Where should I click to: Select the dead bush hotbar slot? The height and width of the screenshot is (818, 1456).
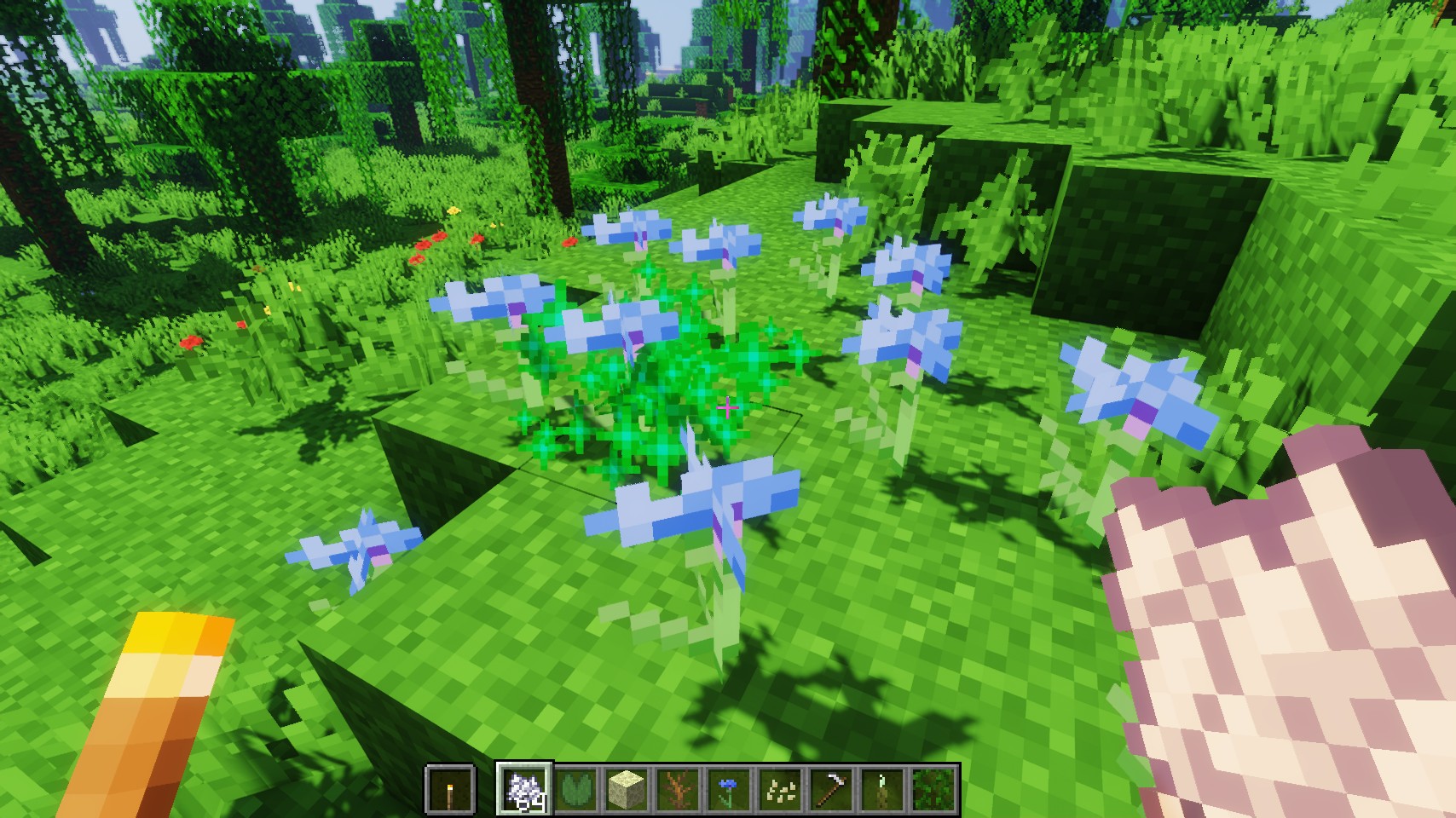click(679, 789)
